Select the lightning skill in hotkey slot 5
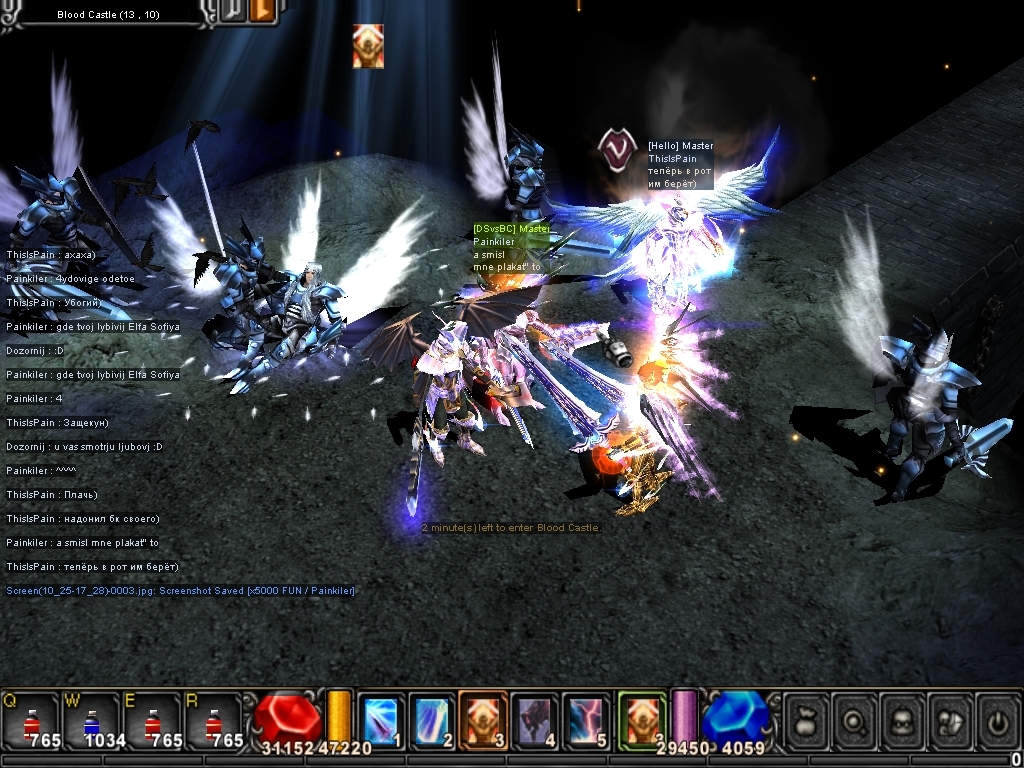This screenshot has height=768, width=1024. [586, 719]
